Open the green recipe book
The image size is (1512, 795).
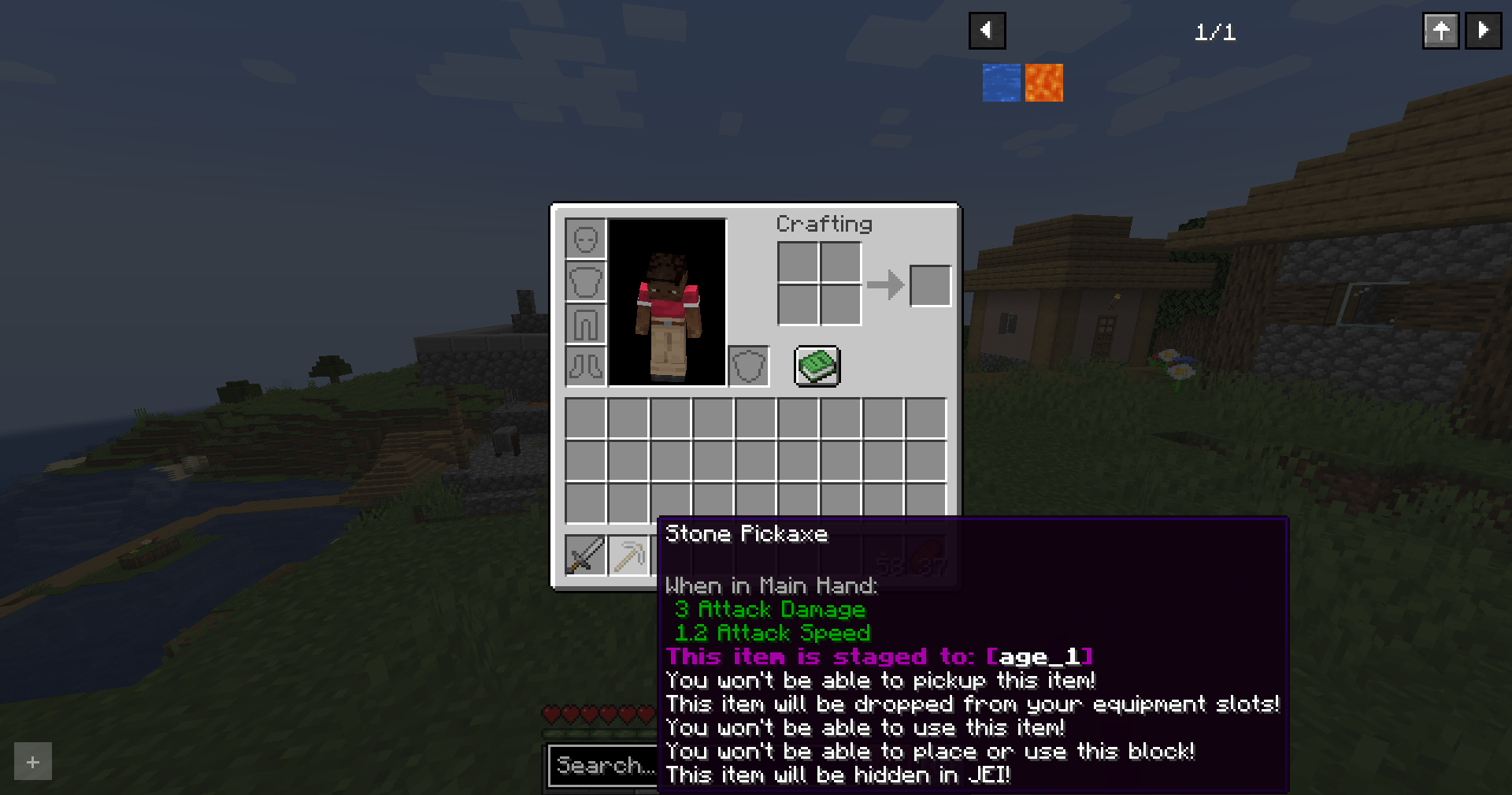tap(817, 366)
